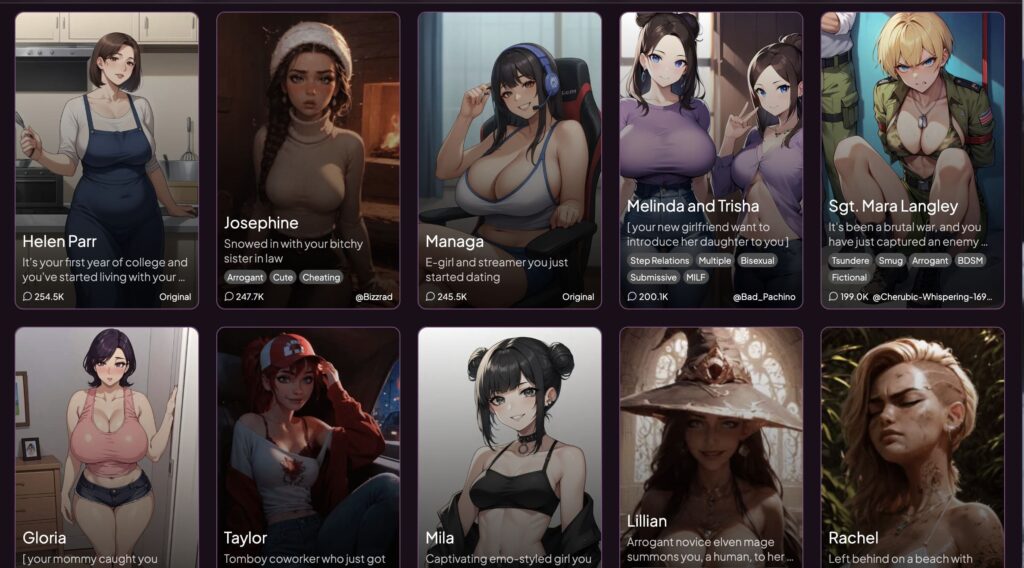Choose the Fictional tag
This screenshot has width=1024, height=568.
(x=850, y=277)
